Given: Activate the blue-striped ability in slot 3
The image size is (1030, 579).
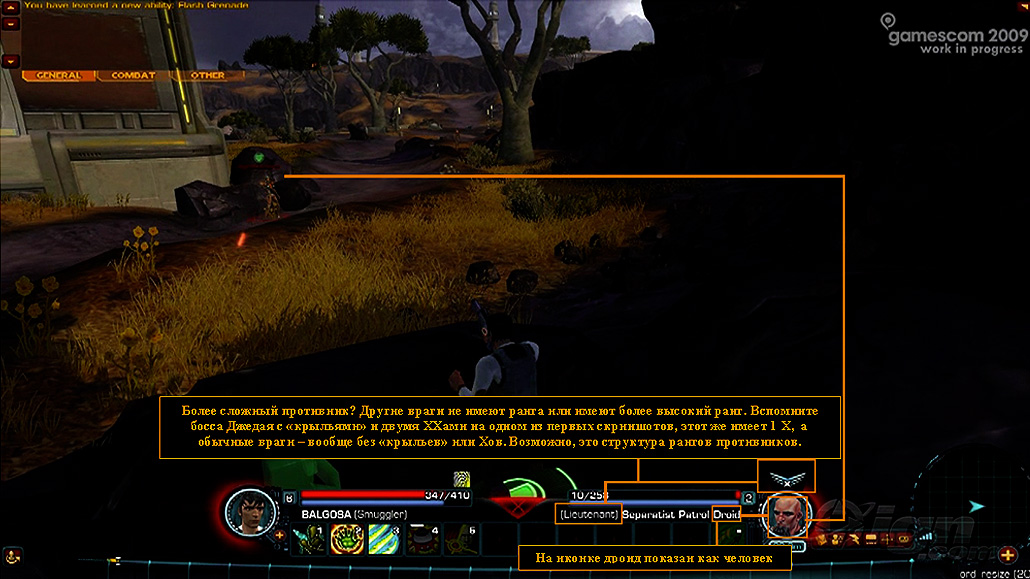Looking at the screenshot, I should (384, 539).
